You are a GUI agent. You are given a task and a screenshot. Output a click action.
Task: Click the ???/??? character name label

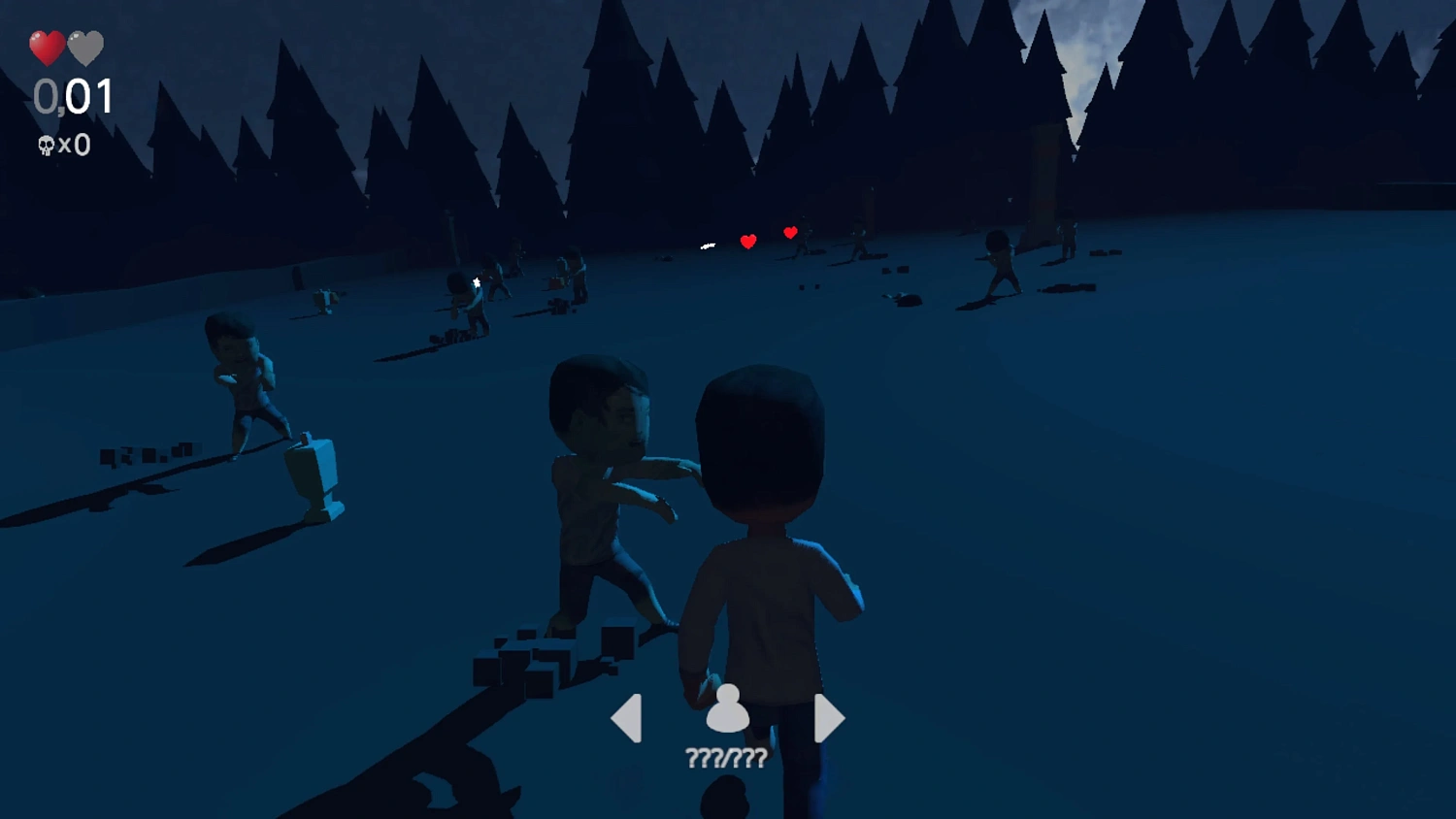(x=726, y=757)
